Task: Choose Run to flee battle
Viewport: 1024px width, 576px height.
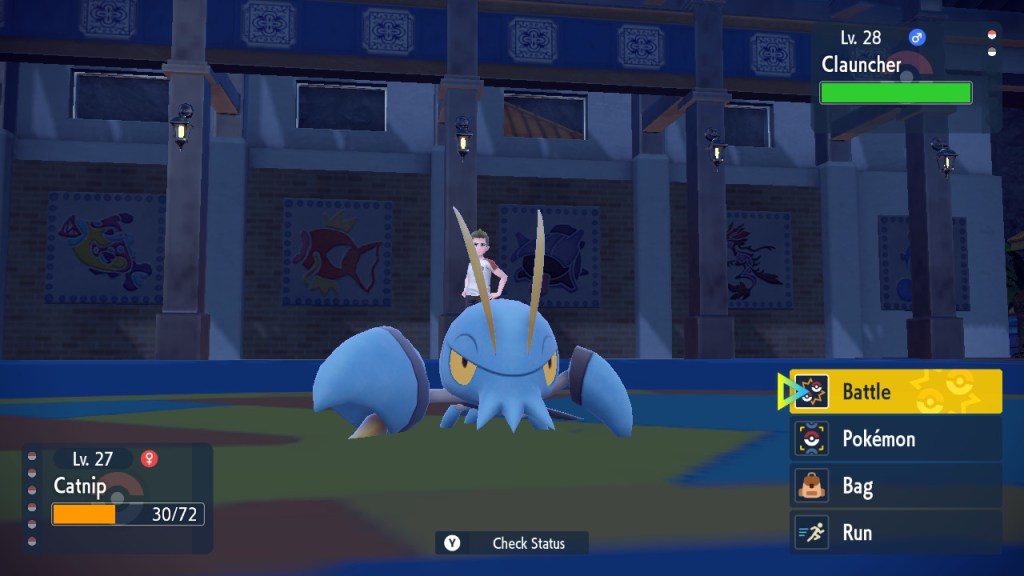Action: point(895,532)
